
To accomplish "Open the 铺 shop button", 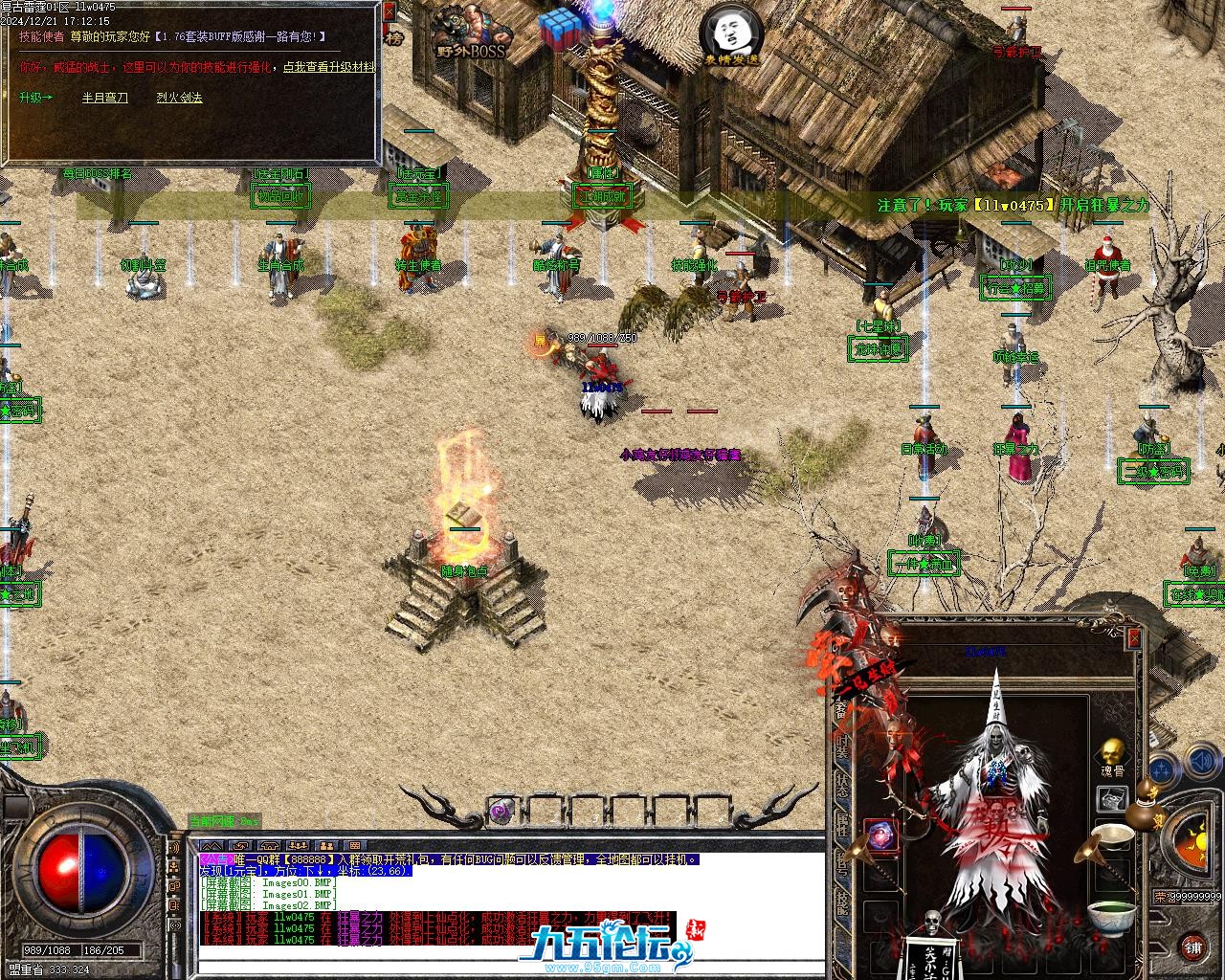I will pos(1192,947).
